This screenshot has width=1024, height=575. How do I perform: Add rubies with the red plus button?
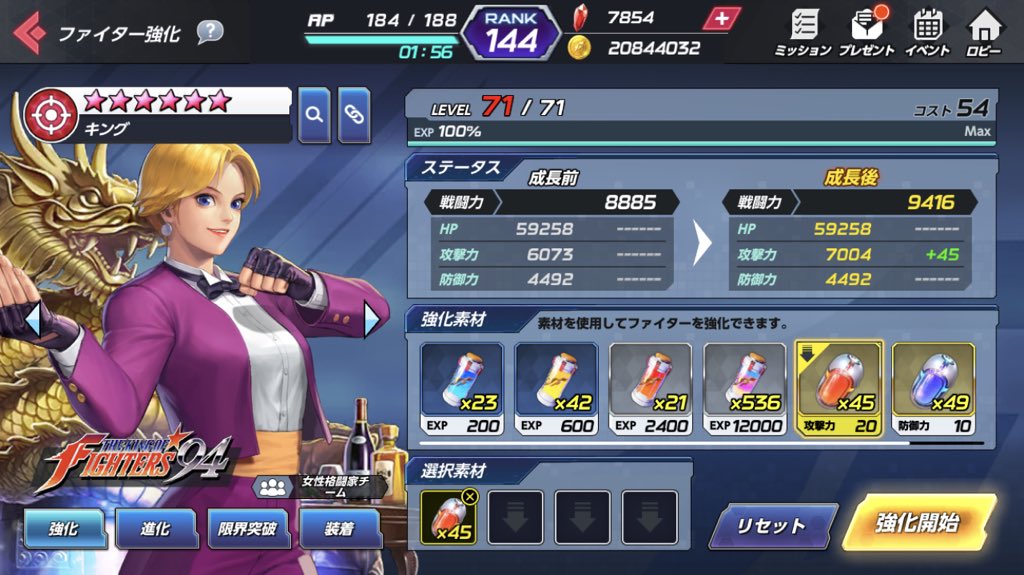pyautogui.click(x=721, y=18)
